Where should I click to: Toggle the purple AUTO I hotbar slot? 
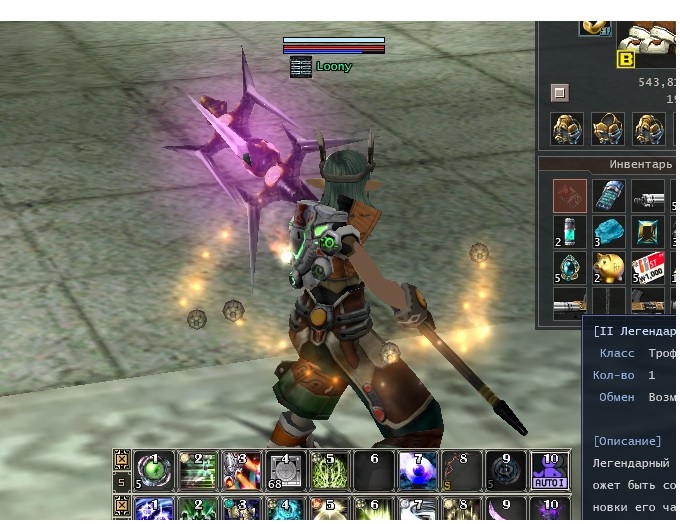coord(550,469)
